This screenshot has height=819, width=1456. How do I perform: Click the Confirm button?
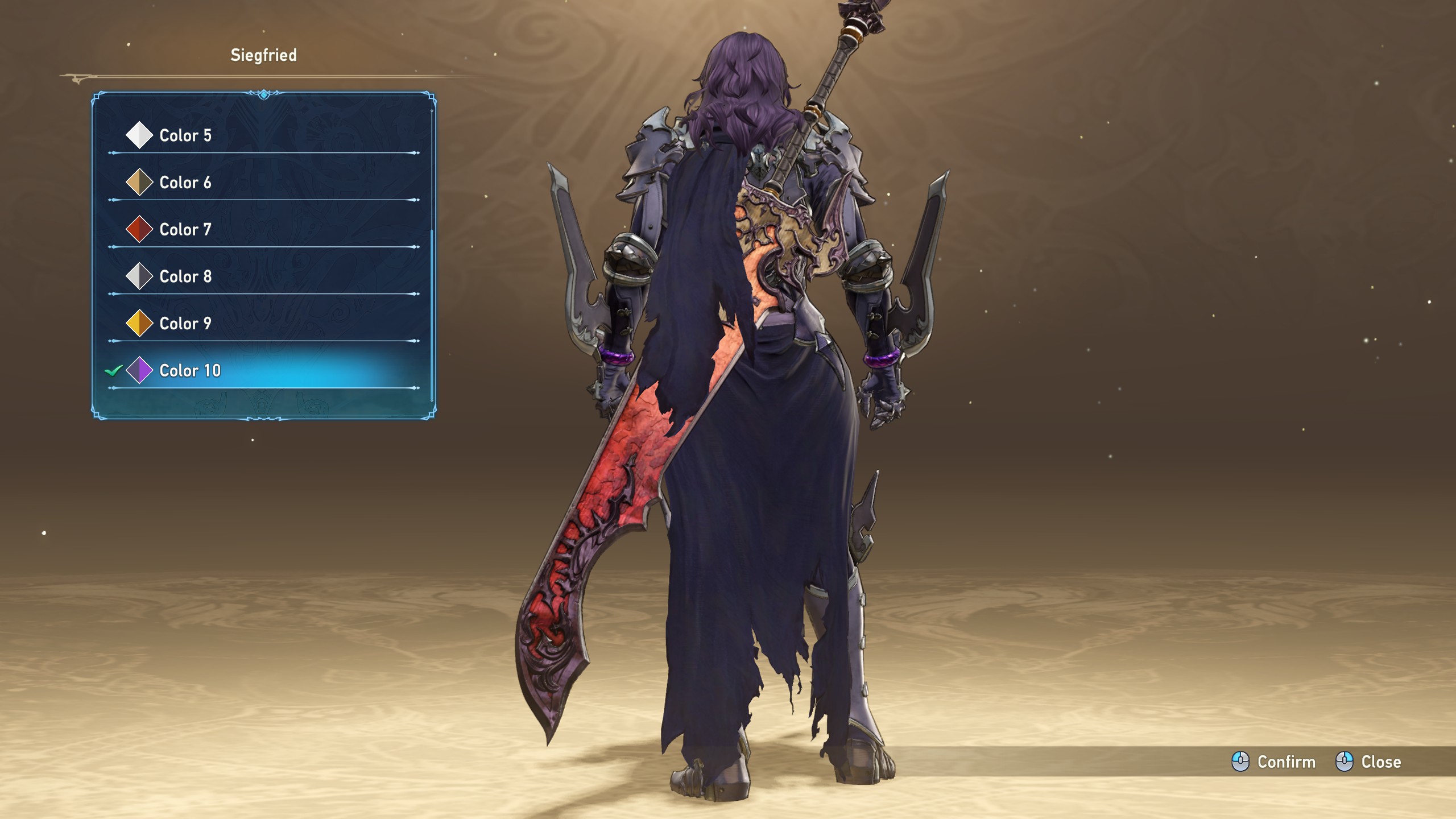(x=1274, y=762)
